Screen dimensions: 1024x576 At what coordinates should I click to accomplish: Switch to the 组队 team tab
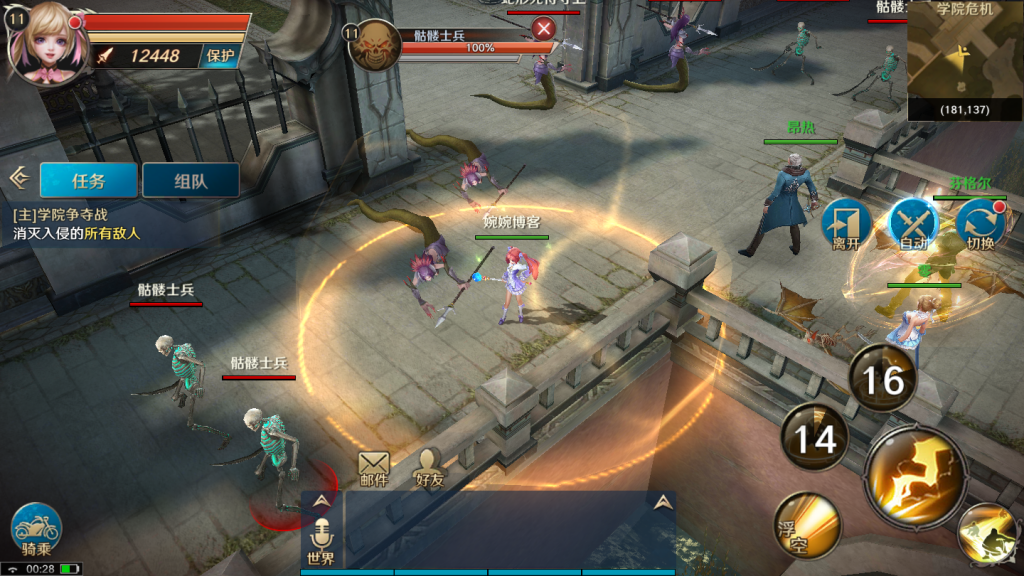click(x=190, y=180)
